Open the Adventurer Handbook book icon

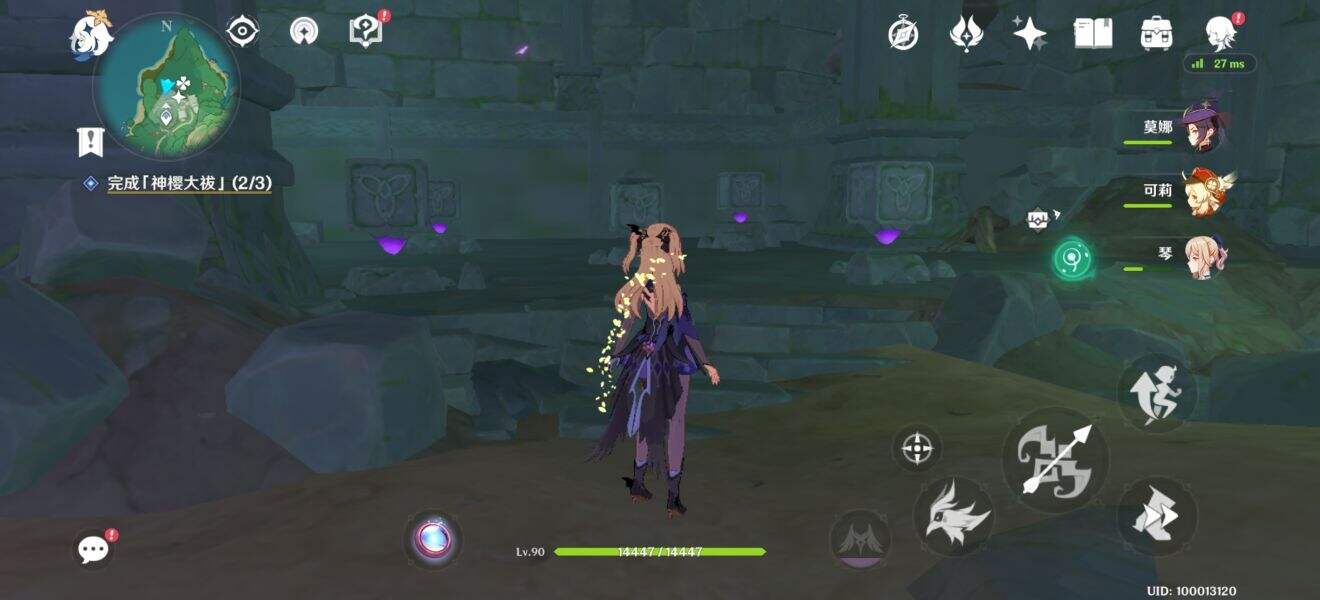pos(1093,34)
